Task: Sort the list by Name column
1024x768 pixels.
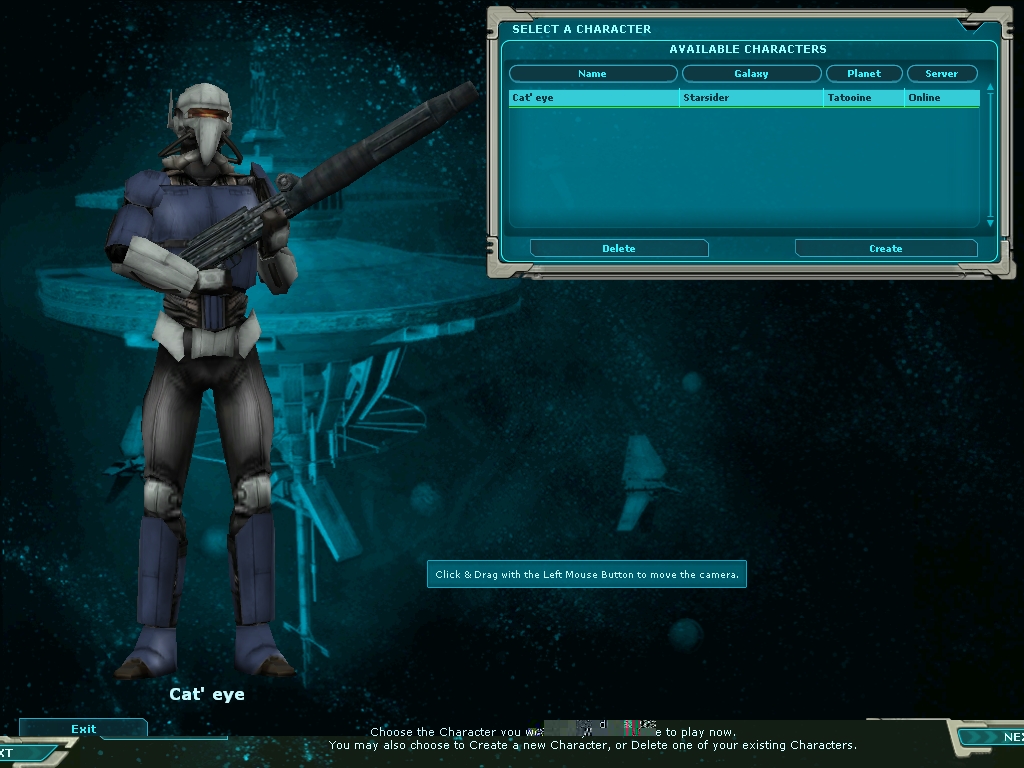Action: [592, 74]
